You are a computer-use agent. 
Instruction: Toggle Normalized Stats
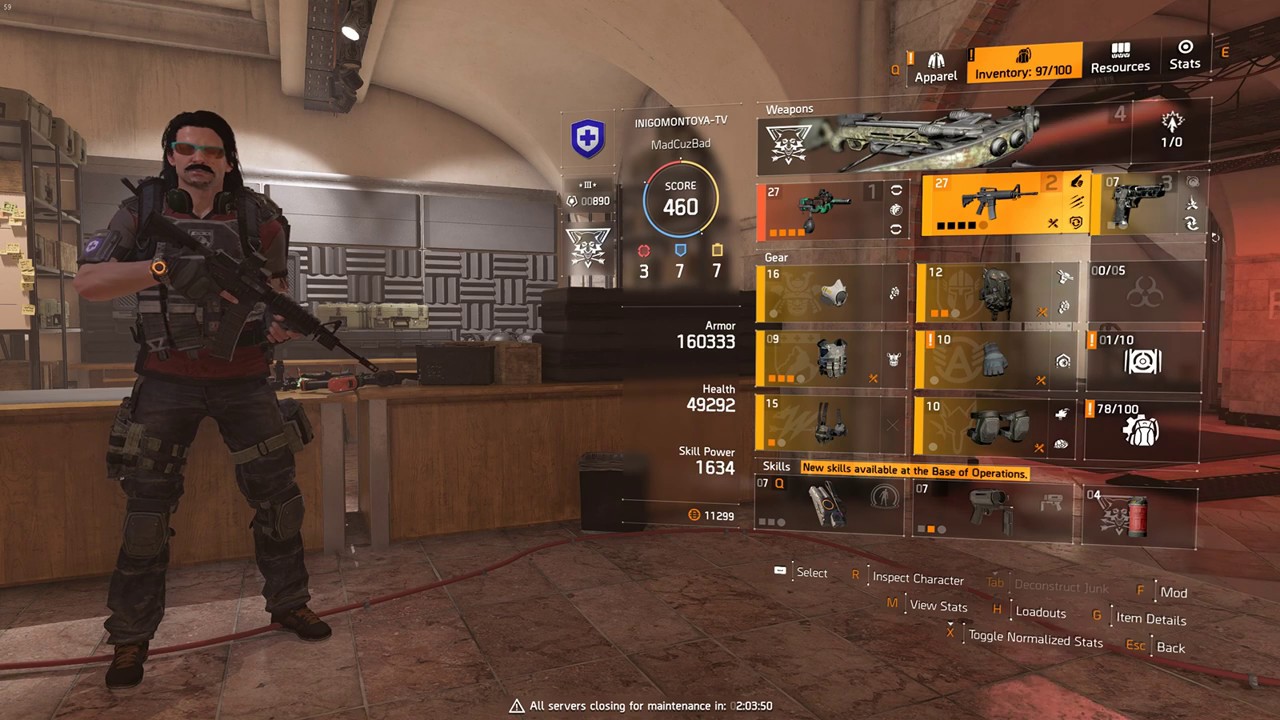(1035, 640)
